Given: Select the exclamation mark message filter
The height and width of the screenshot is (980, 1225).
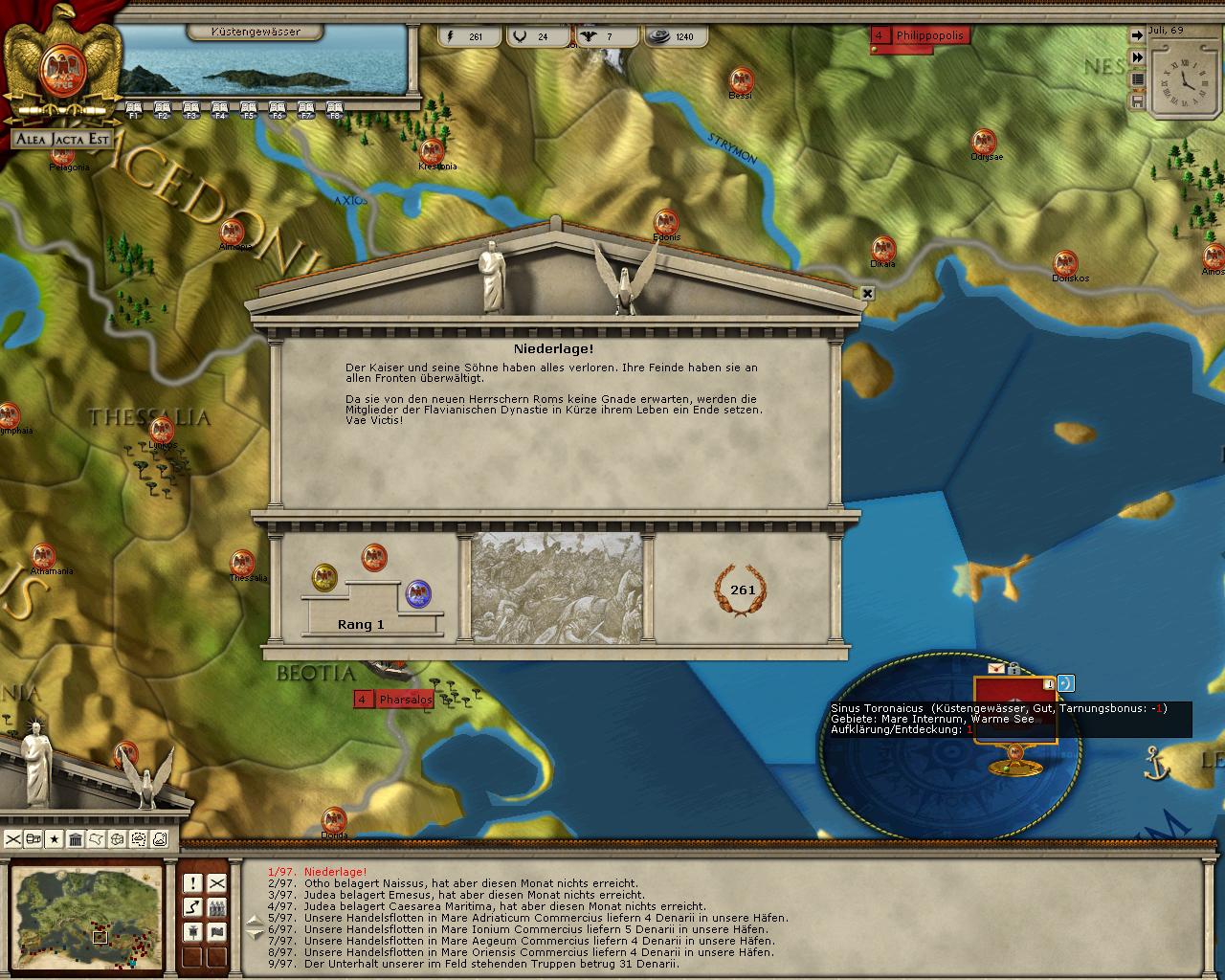Looking at the screenshot, I should coord(192,883).
